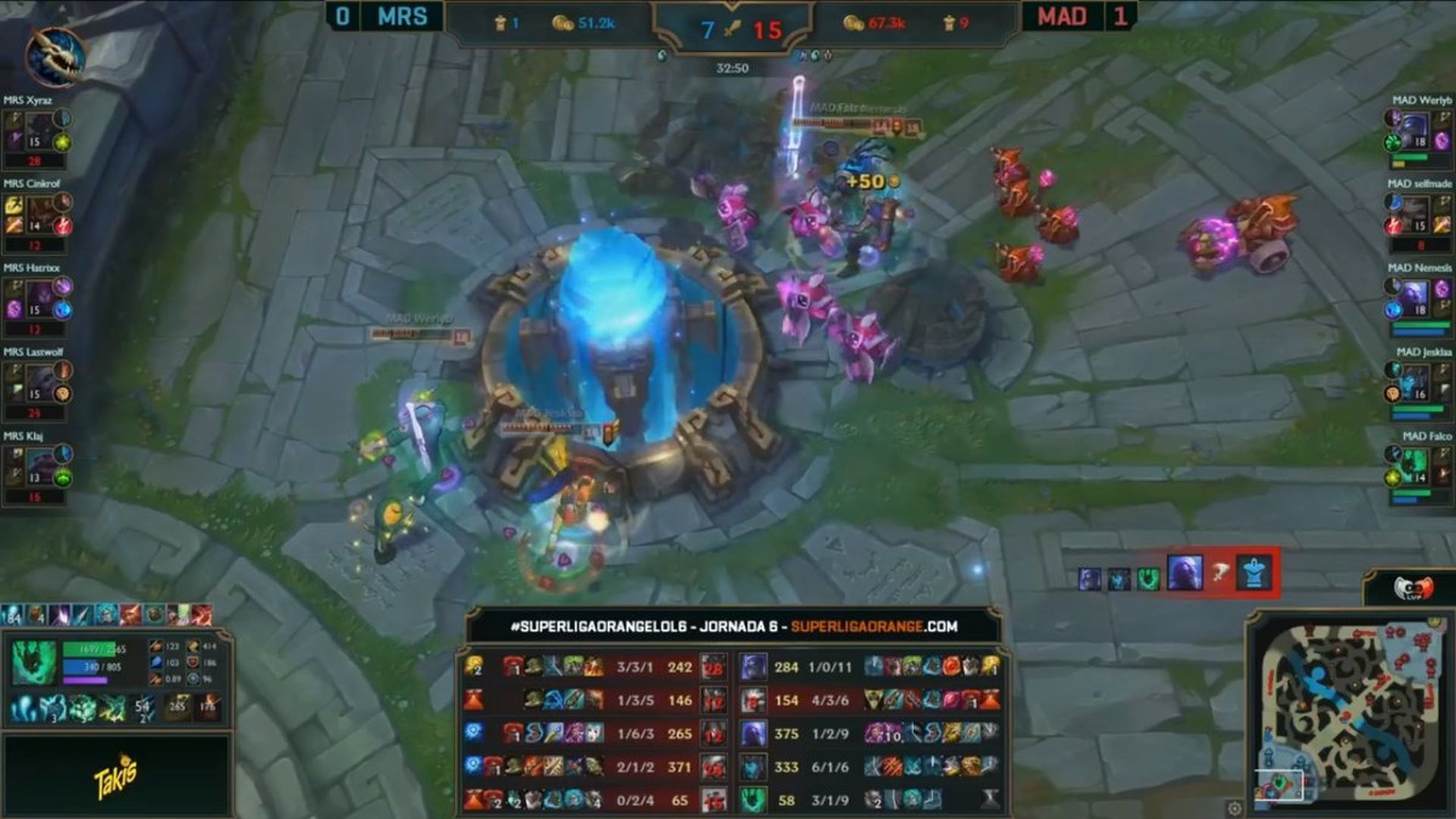Focus on the MRS Klaj player portrait
The image size is (1456, 819).
click(39, 467)
